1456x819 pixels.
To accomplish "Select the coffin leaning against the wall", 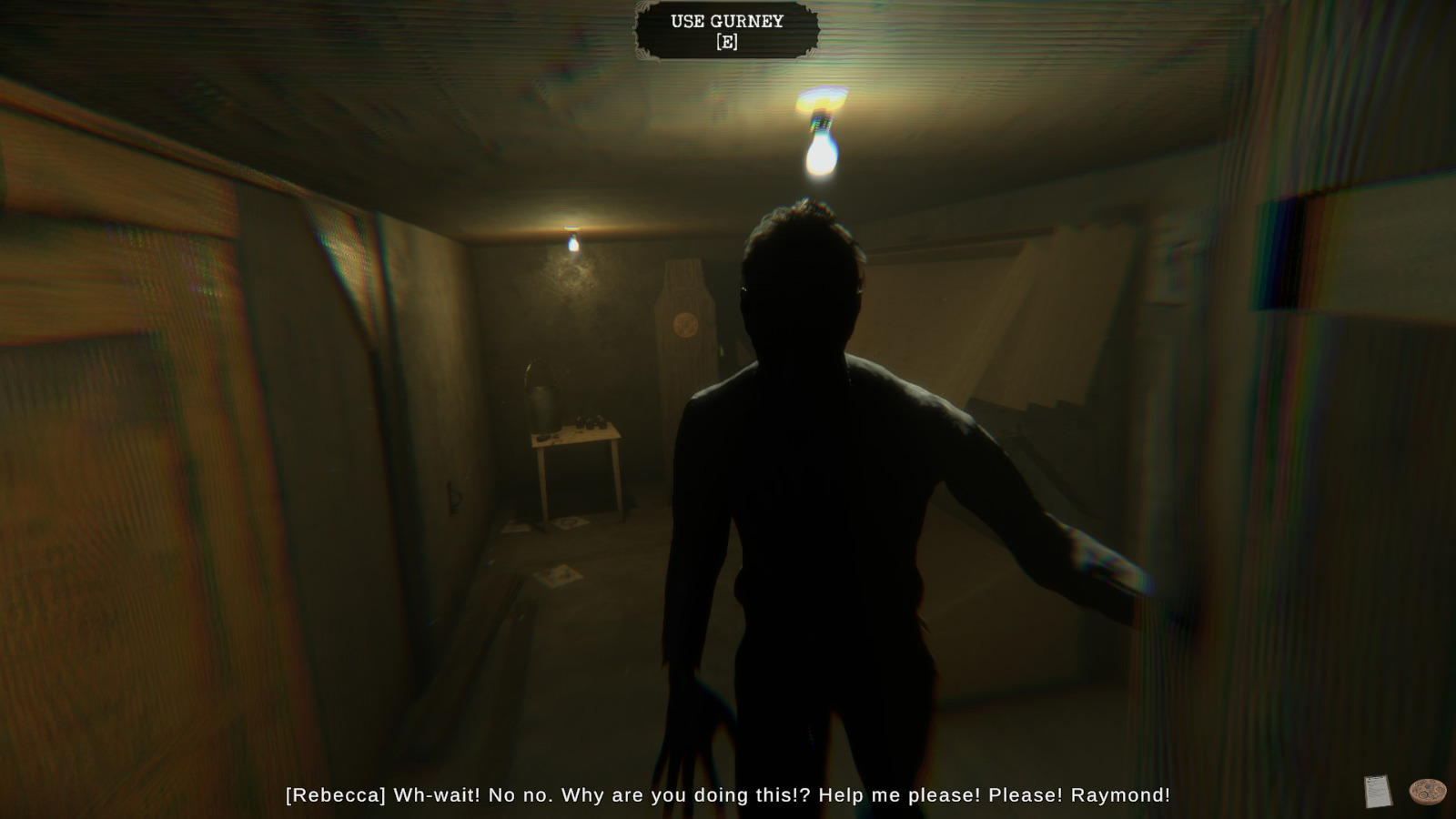I will [x=685, y=346].
